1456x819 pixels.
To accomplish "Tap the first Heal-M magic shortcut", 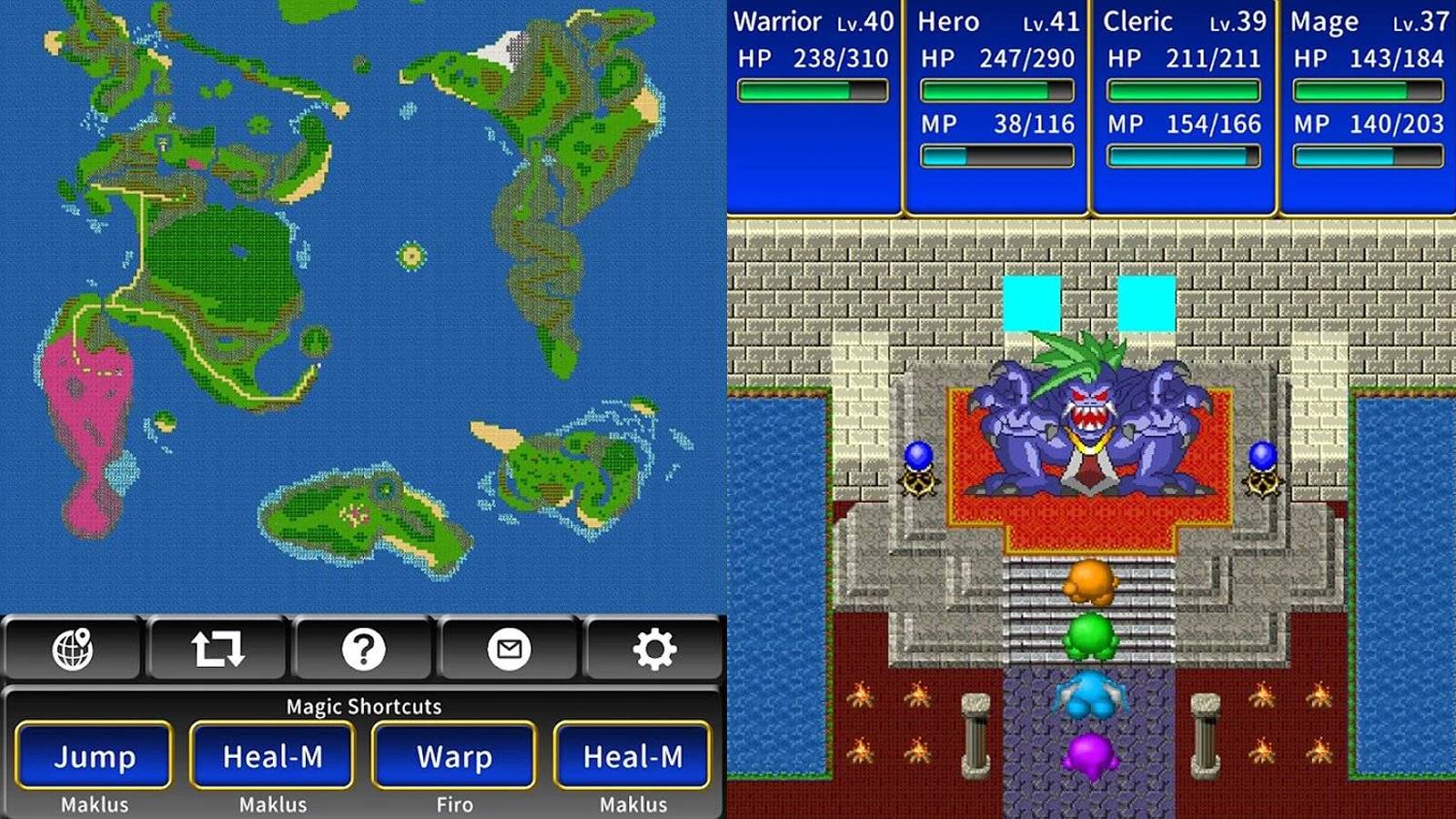I will click(272, 756).
